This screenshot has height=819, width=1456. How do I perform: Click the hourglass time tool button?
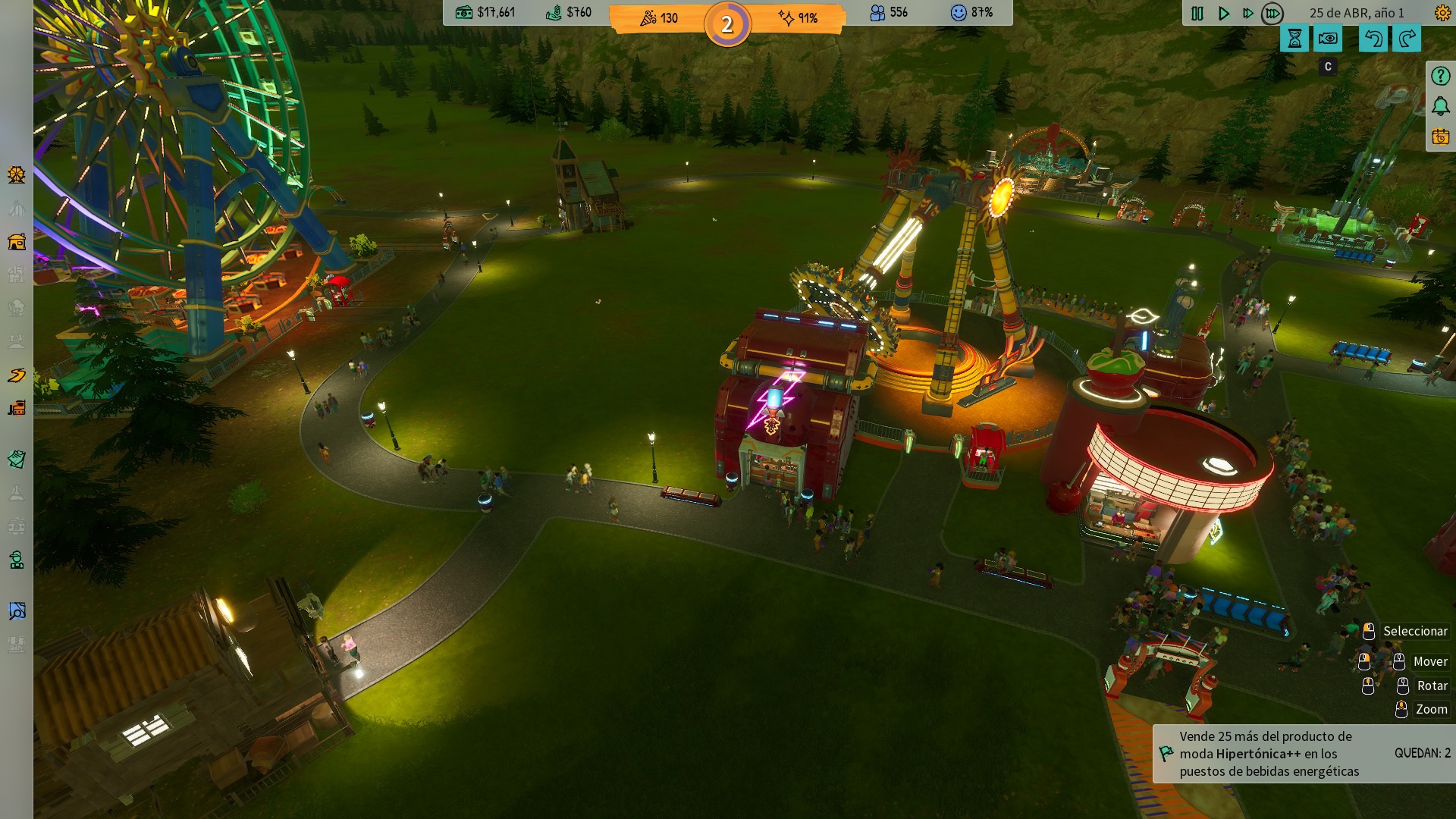point(1294,39)
